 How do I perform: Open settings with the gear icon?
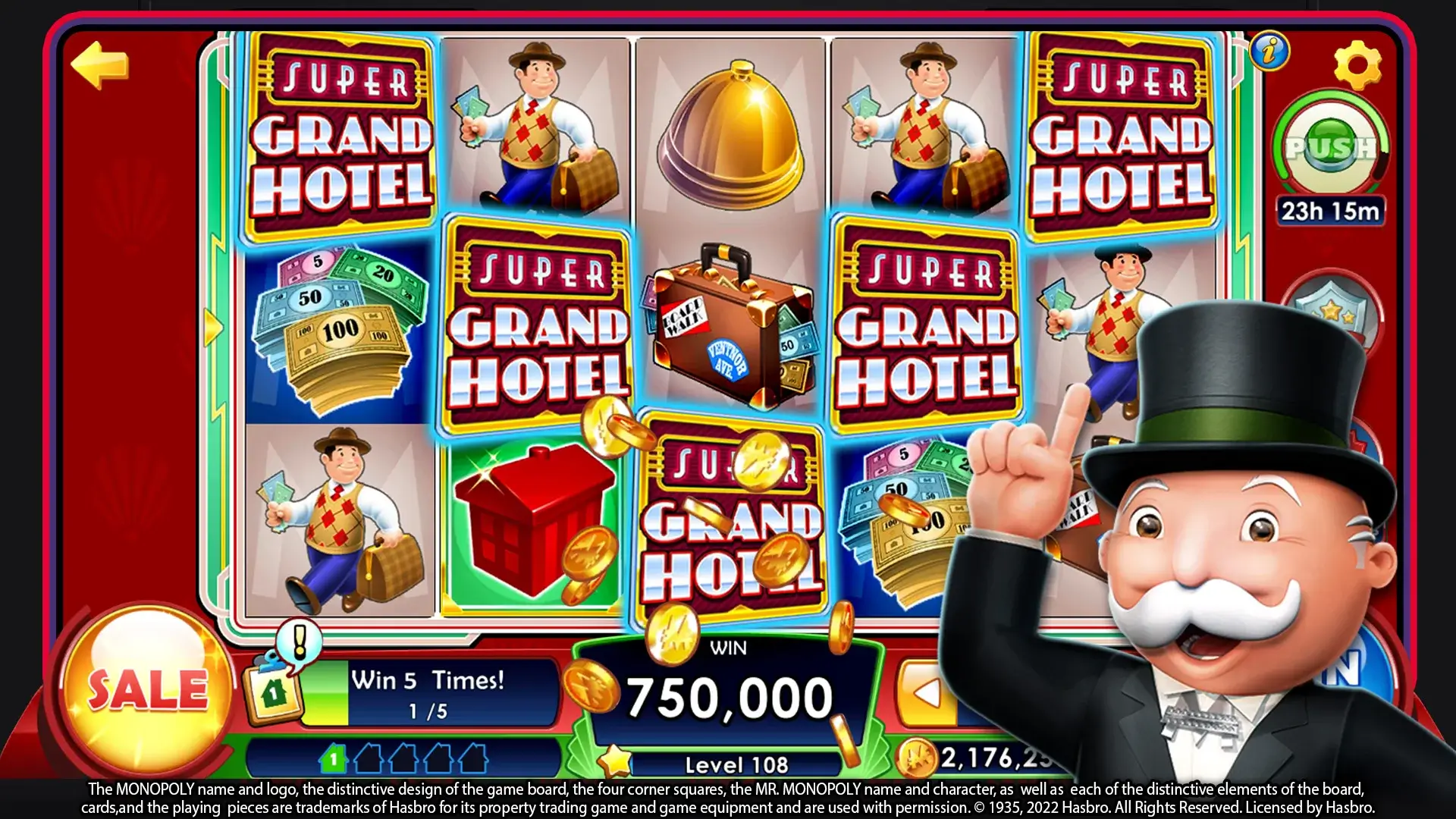point(1357,66)
